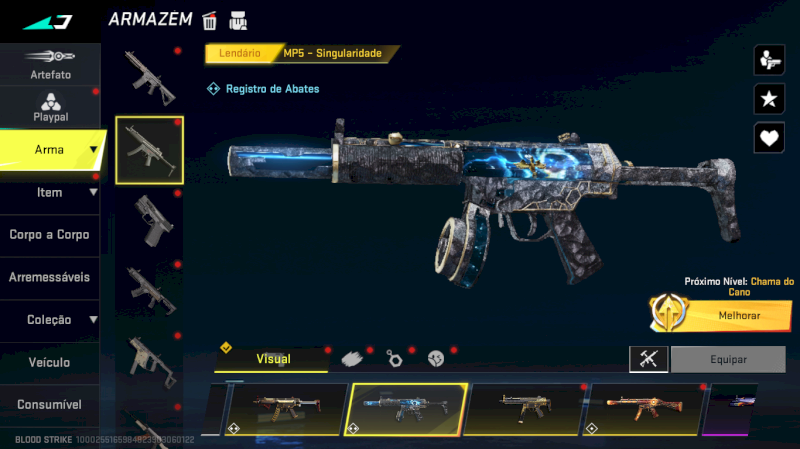Open the Corpo a Corpo category
The height and width of the screenshot is (449, 800).
coord(50,235)
